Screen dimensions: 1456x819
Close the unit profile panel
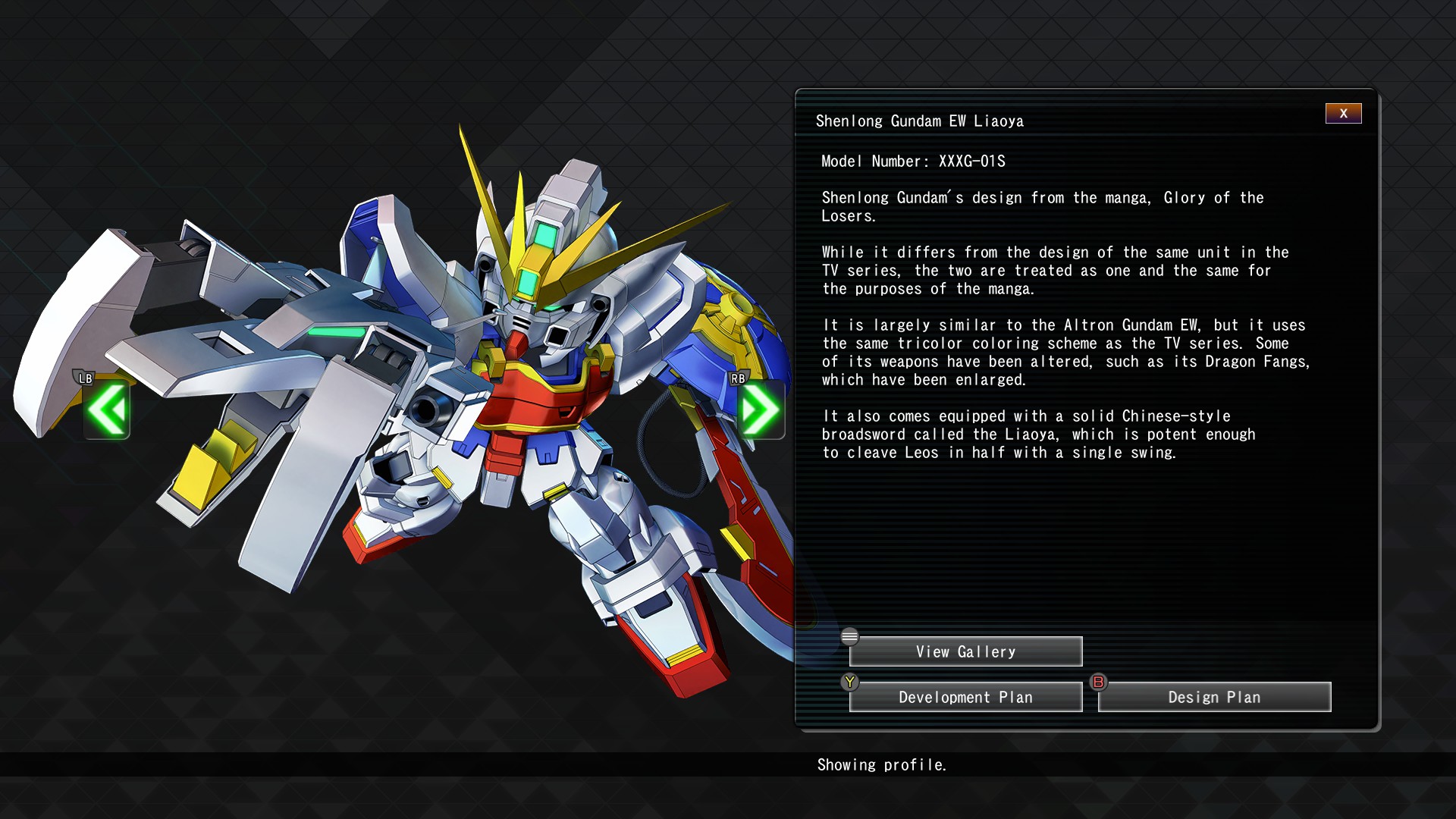click(1343, 114)
